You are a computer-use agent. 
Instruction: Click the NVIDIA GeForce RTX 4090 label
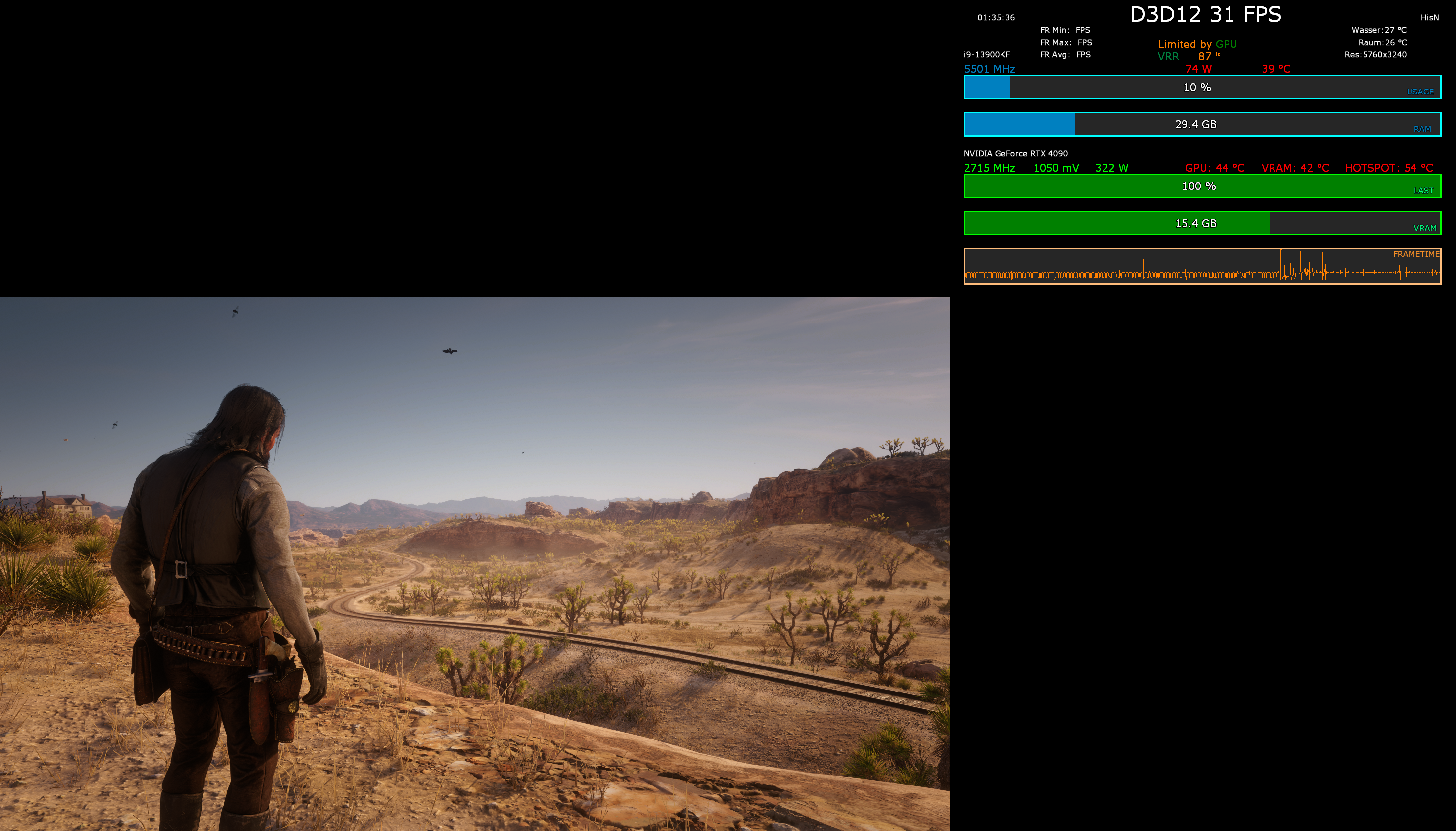[1014, 153]
